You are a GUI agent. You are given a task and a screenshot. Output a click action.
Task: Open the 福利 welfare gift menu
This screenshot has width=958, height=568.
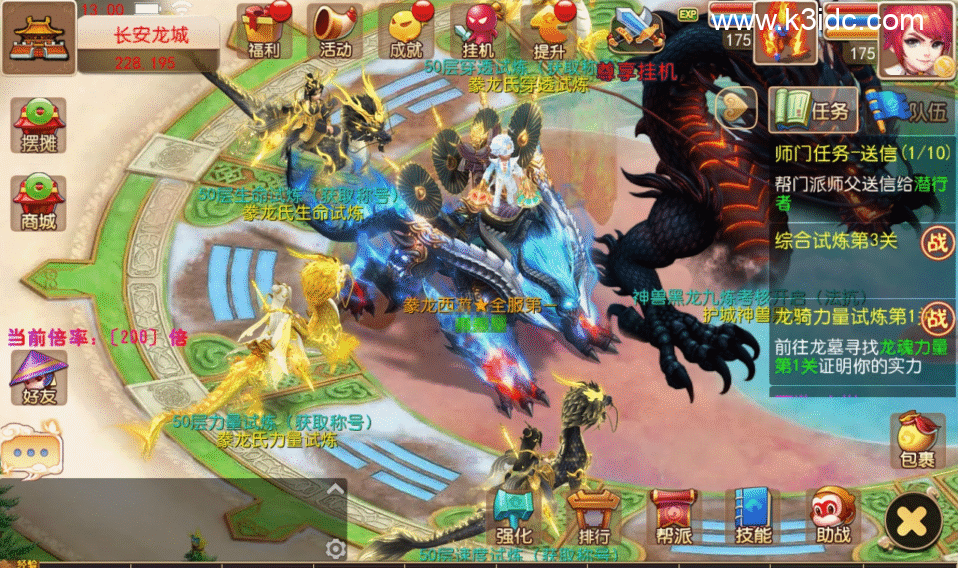pos(264,30)
